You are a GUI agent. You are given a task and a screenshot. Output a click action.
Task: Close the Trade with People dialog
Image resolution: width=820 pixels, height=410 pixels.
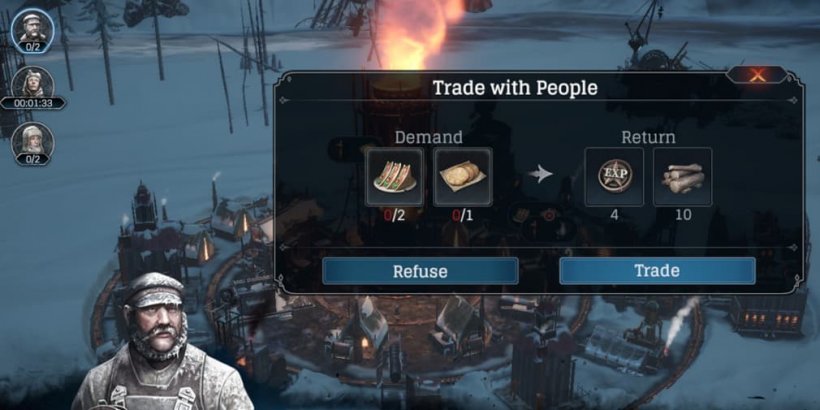tap(757, 75)
